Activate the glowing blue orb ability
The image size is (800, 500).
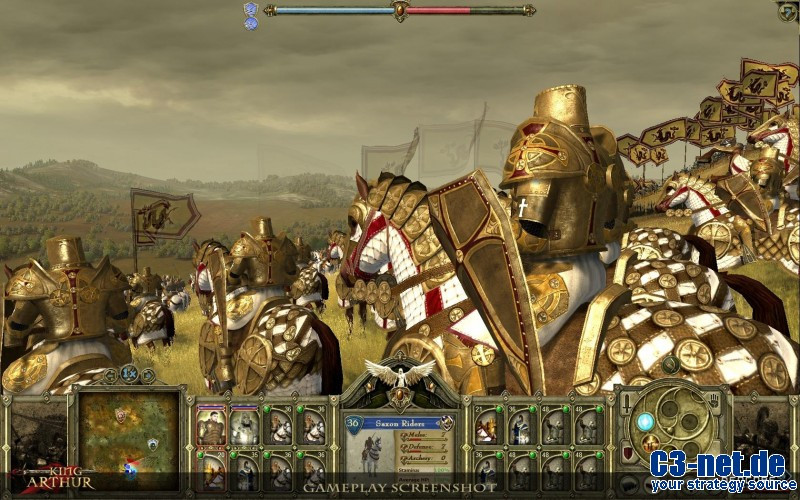point(645,422)
